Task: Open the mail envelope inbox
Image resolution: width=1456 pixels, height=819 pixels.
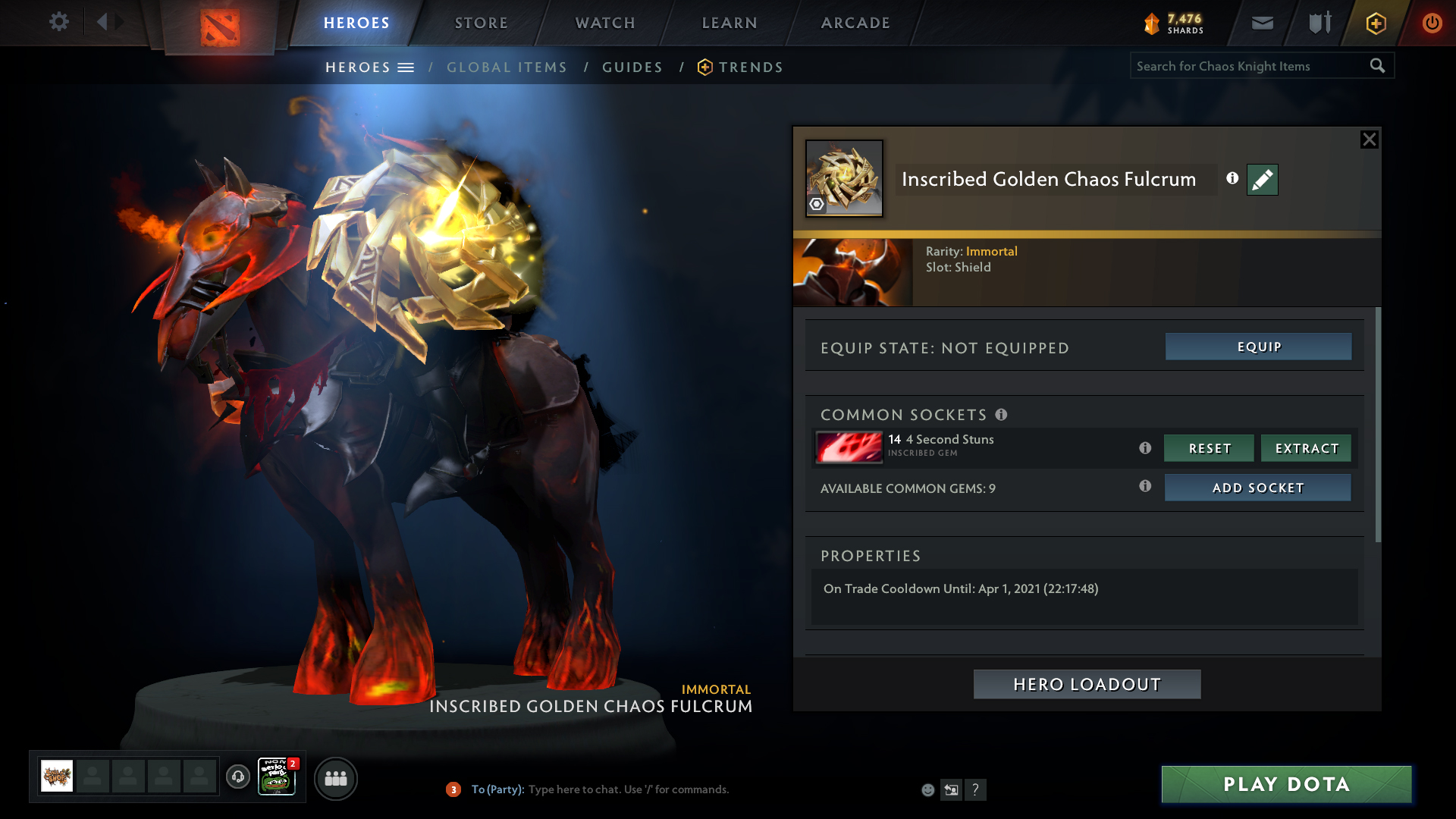Action: [1262, 23]
